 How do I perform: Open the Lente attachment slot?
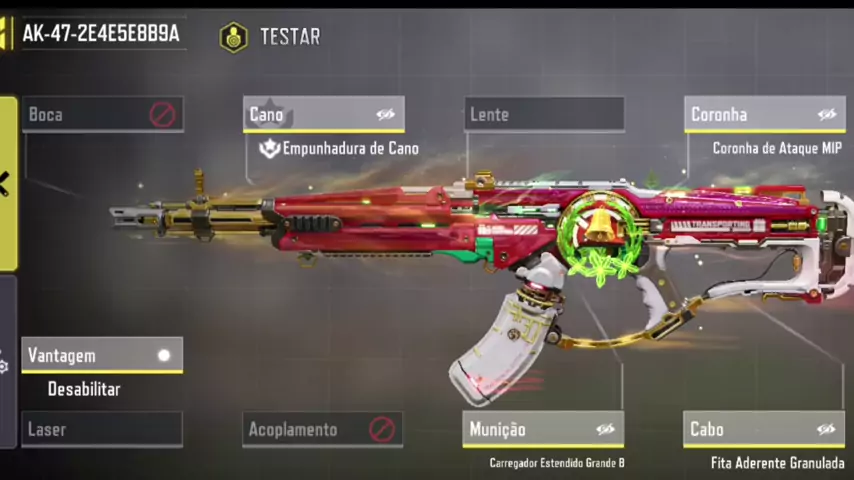click(544, 114)
